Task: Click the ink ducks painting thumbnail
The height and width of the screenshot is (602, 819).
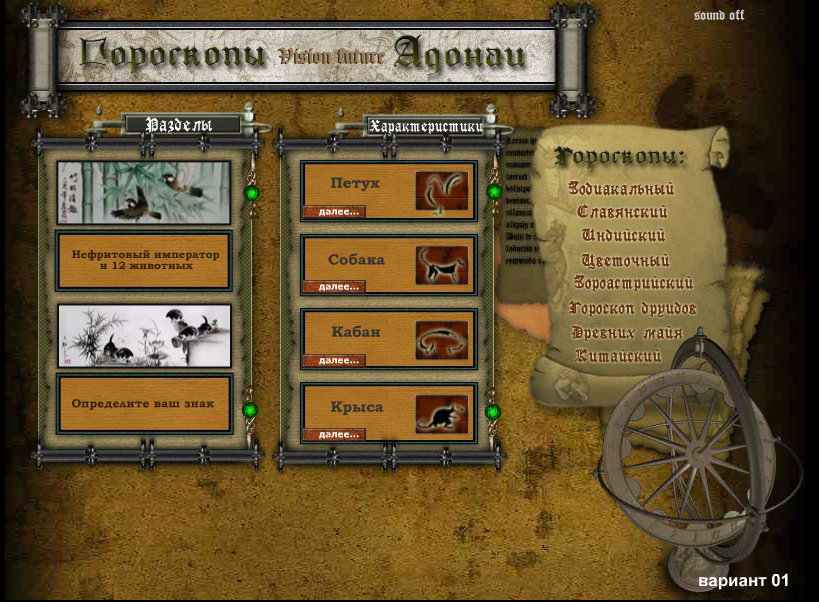Action: (144, 335)
